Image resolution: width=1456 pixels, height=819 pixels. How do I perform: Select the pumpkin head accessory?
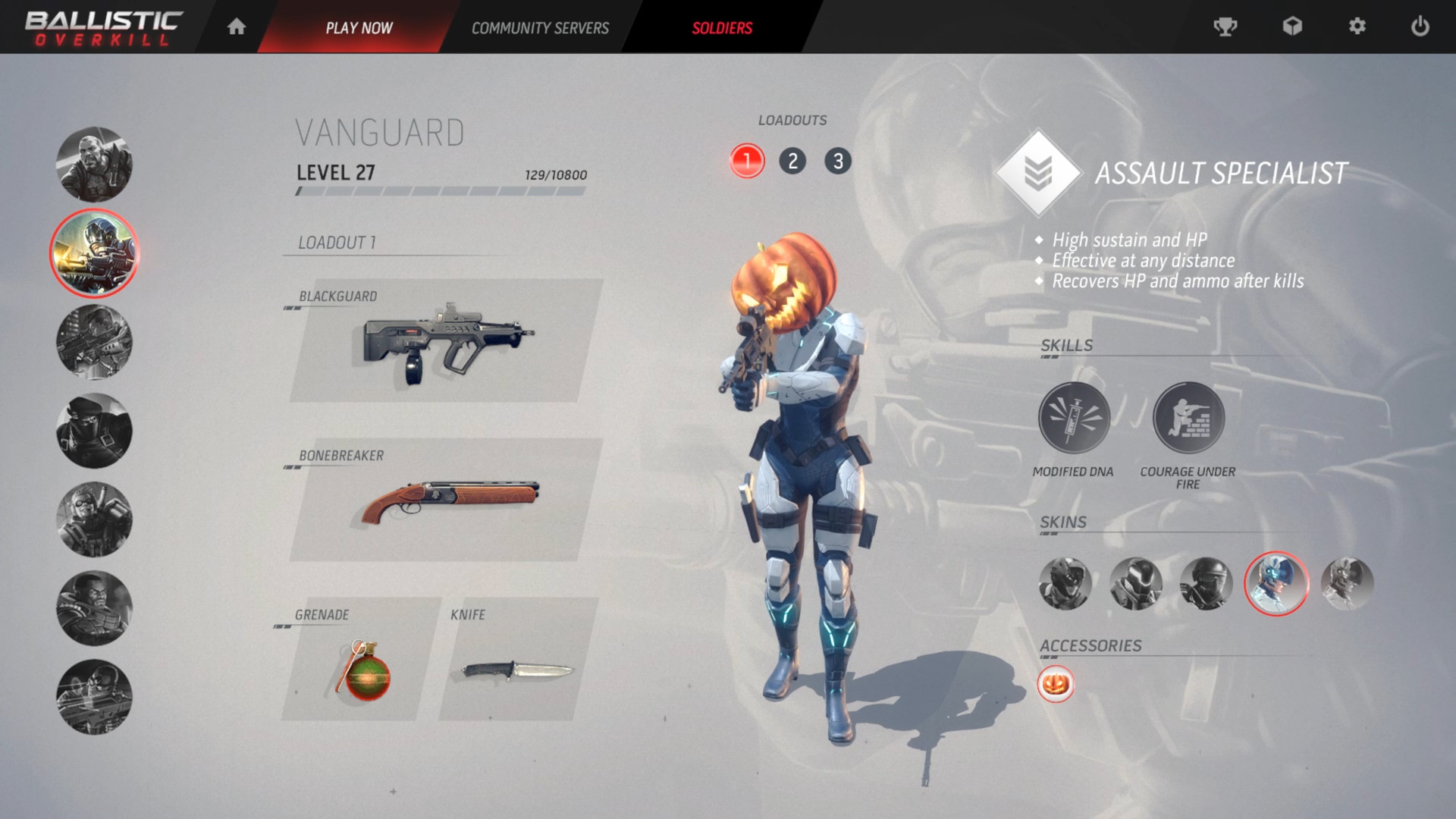click(1056, 684)
